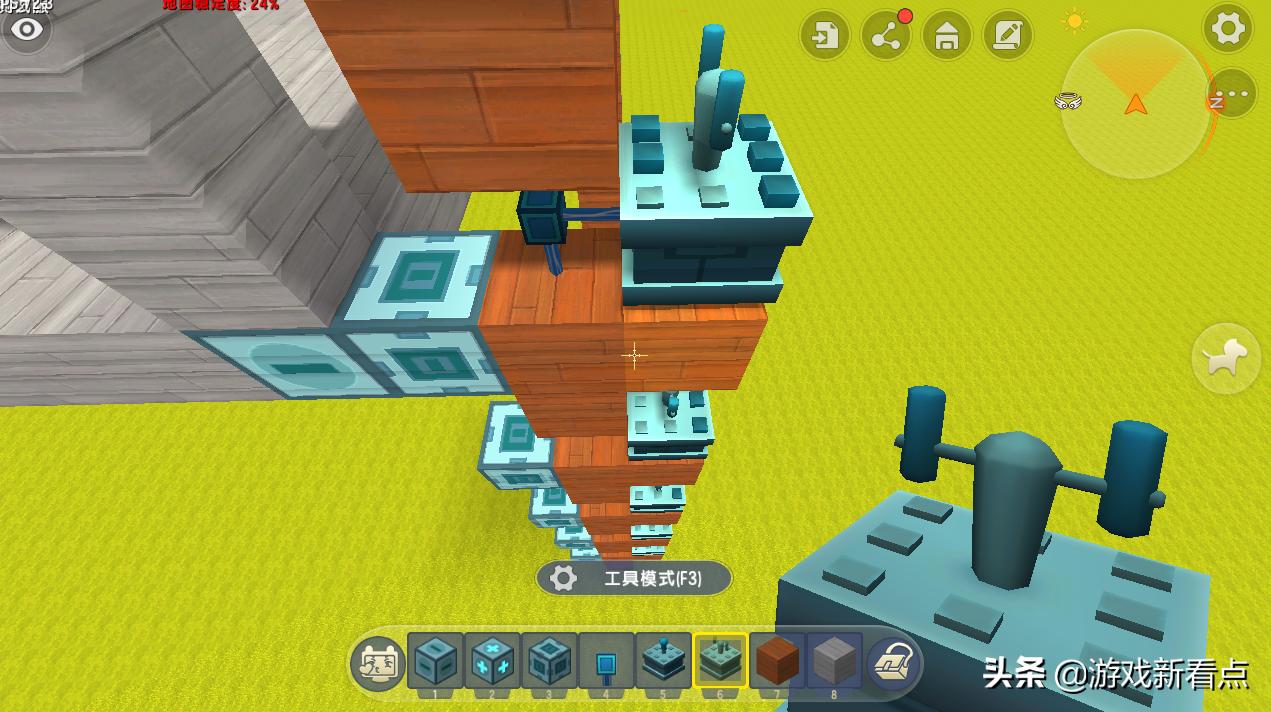
Task: Select the square-patterned cube in slot 3
Action: pos(550,660)
